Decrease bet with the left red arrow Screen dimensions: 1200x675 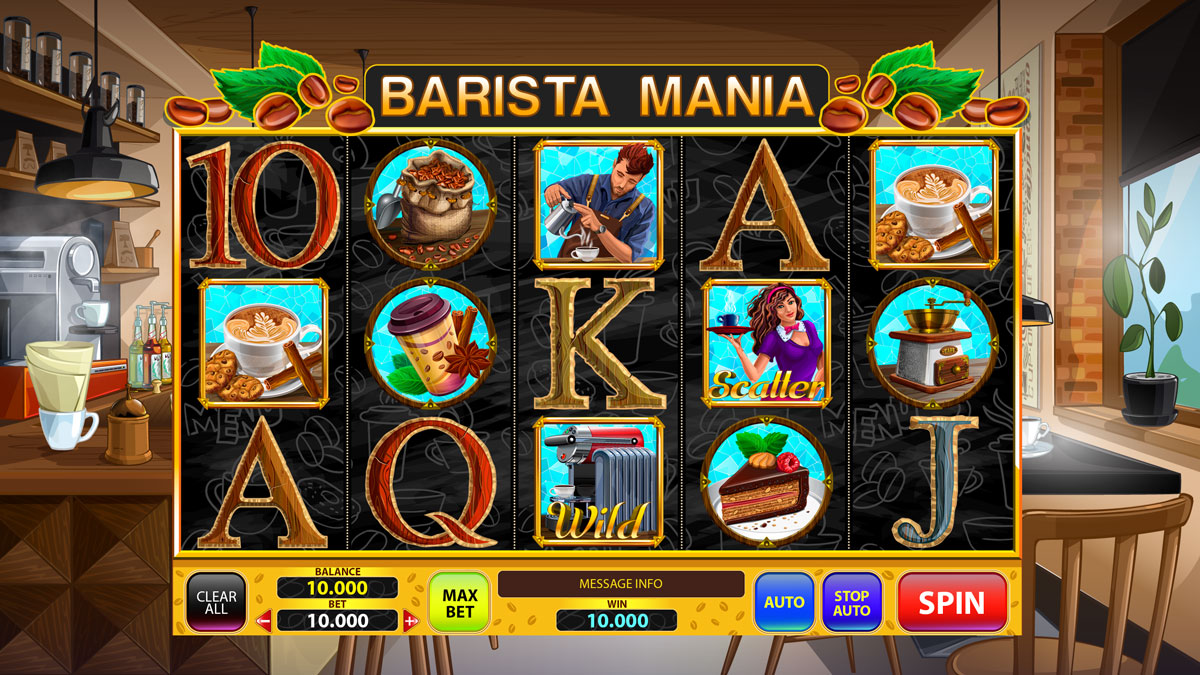point(265,621)
